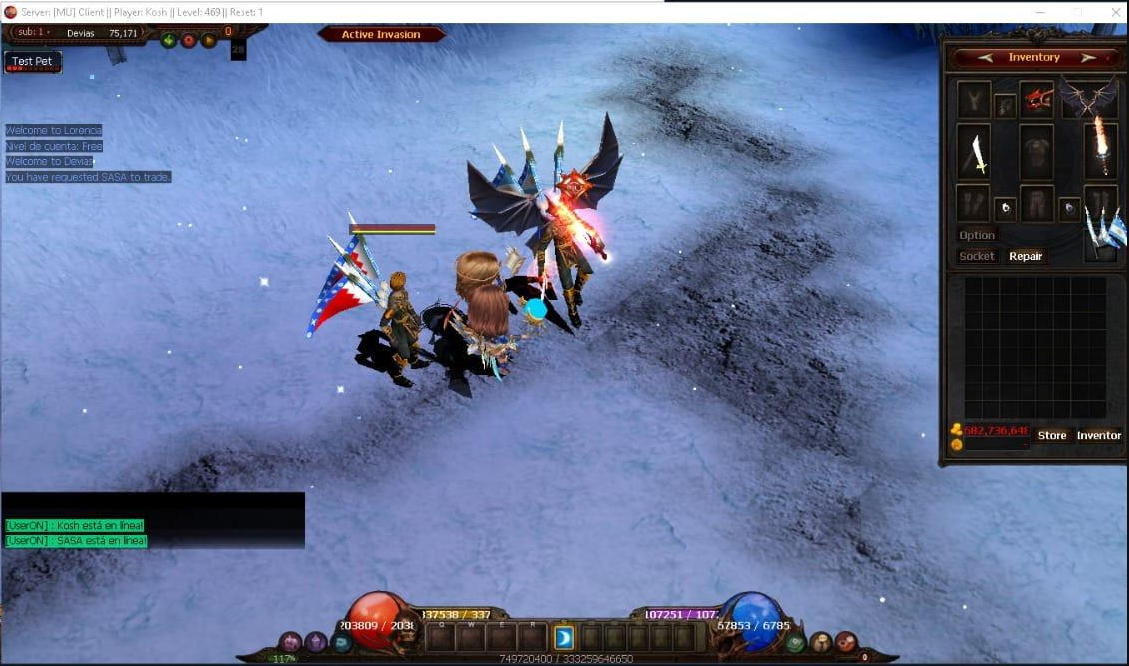Activate the blue crescent skill slot
The width and height of the screenshot is (1129, 666).
coord(564,637)
